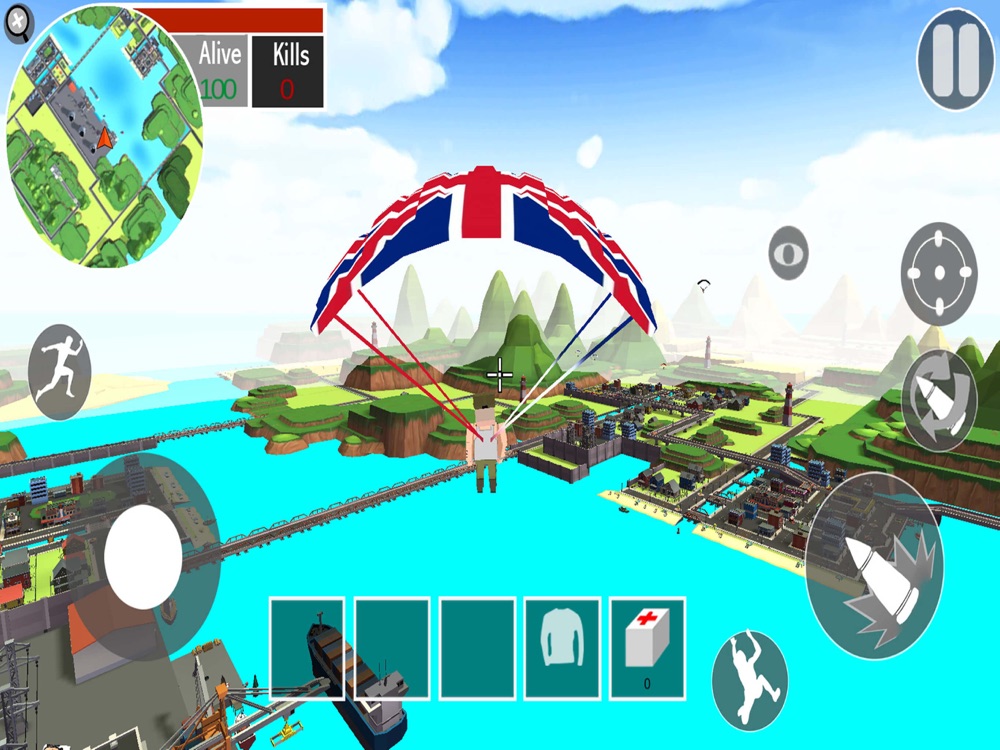The height and width of the screenshot is (750, 1000).
Task: Pause the game
Action: click(955, 59)
